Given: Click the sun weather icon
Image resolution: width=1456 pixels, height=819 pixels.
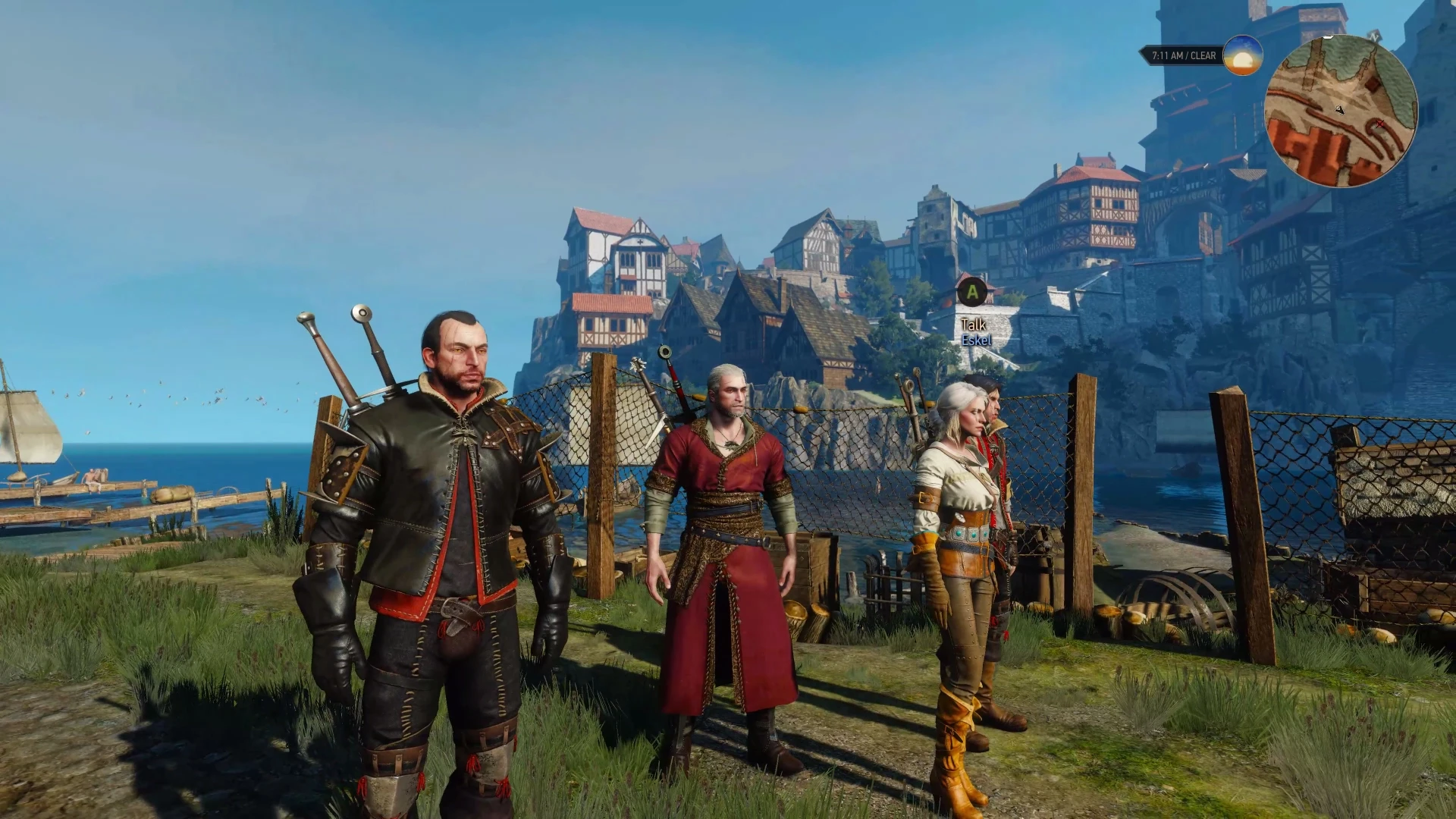Looking at the screenshot, I should point(1243,55).
